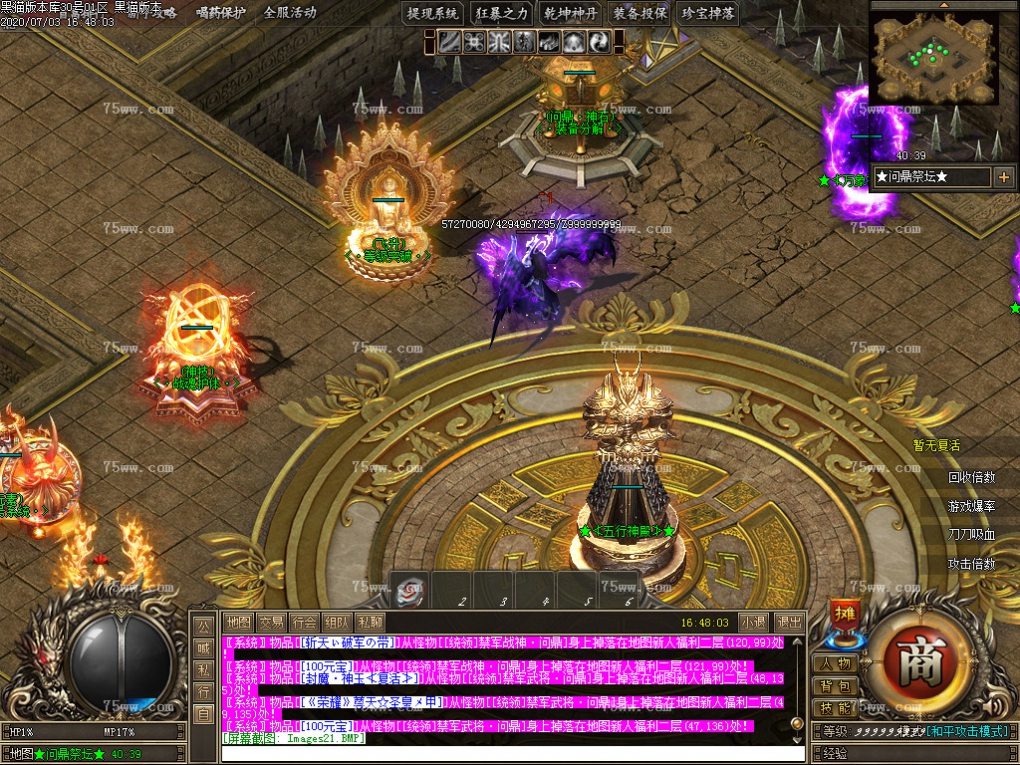Click the 乾坤神丹 button
1020x765 pixels.
570,13
